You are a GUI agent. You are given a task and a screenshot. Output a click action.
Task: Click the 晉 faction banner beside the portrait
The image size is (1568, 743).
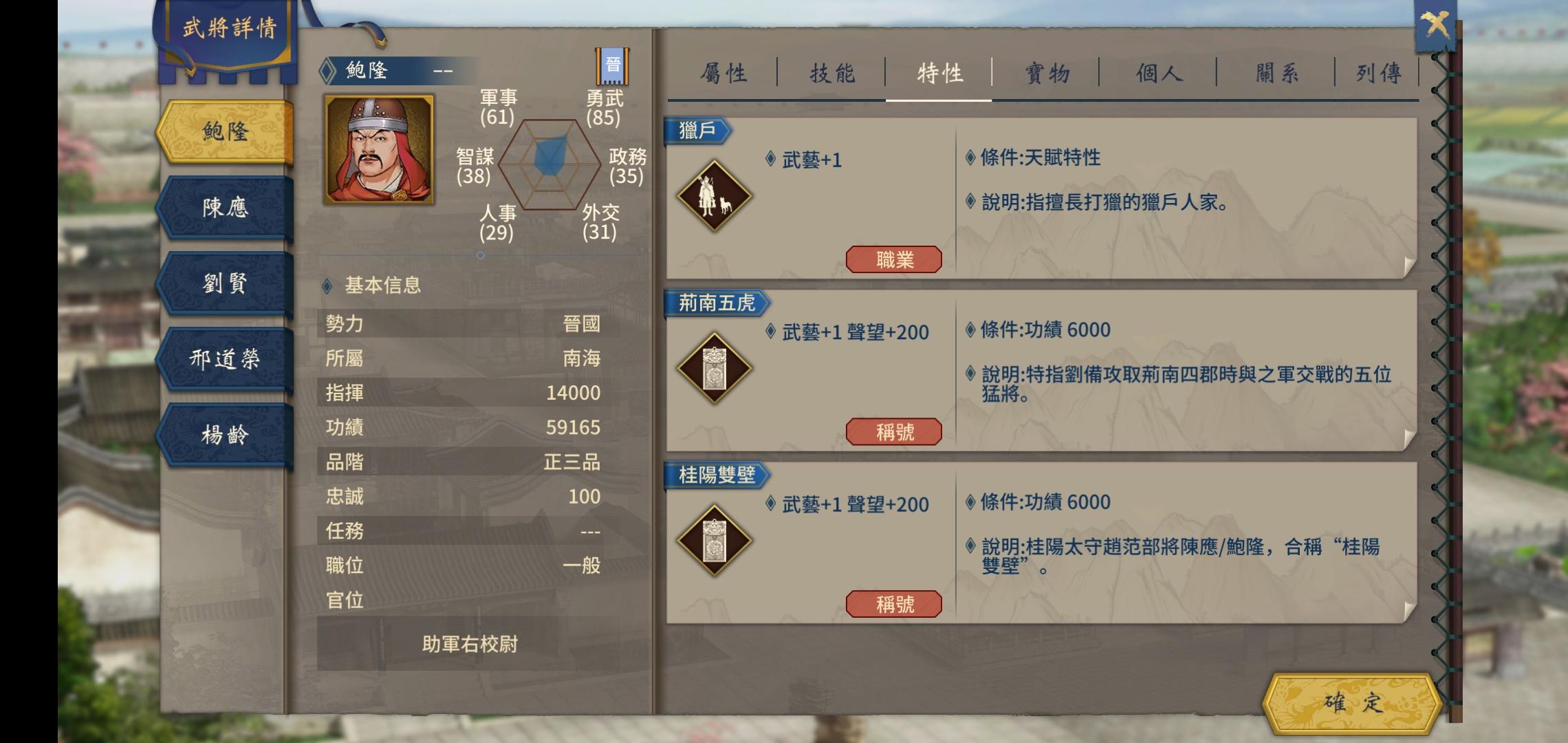(613, 67)
